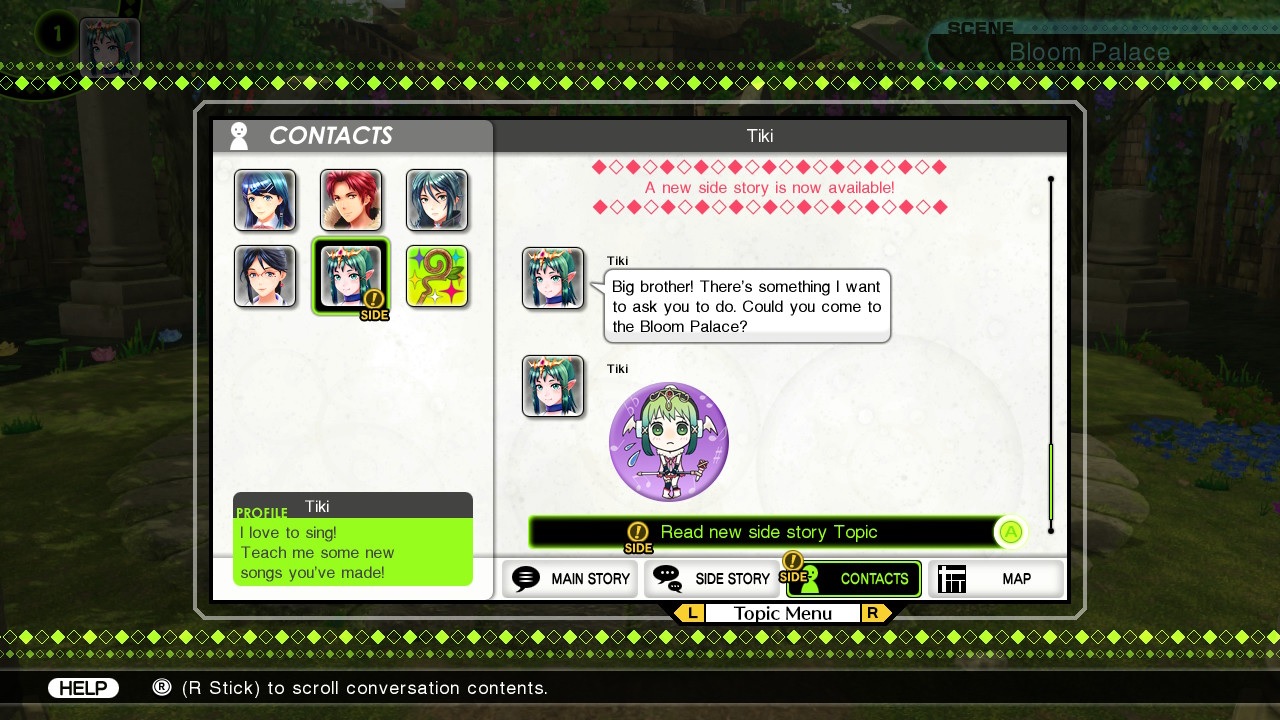1280x720 pixels.
Task: Select Tiki's highlighted contact portrait
Action: [351, 276]
